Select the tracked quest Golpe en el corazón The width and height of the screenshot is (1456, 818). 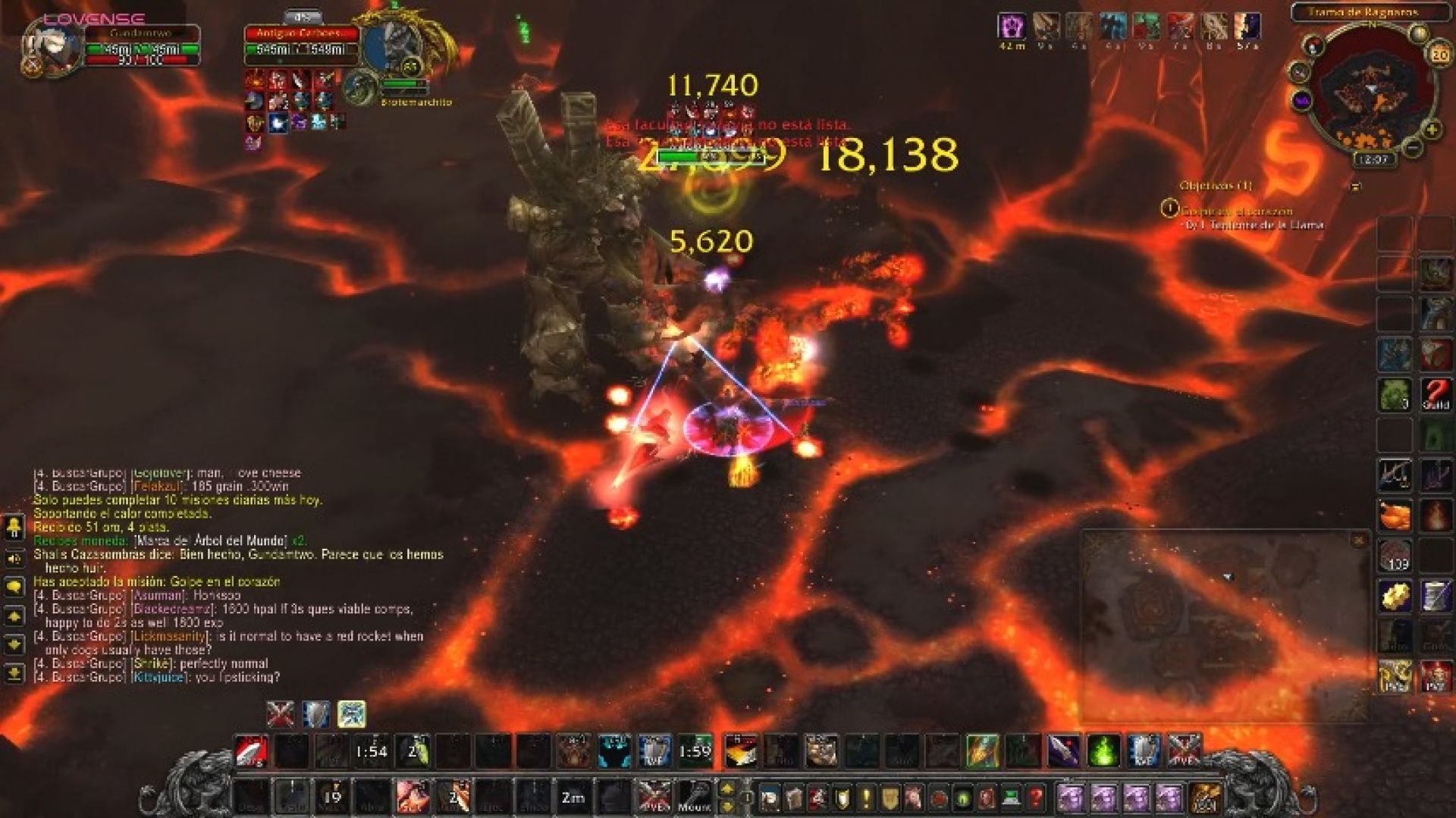tap(1236, 212)
